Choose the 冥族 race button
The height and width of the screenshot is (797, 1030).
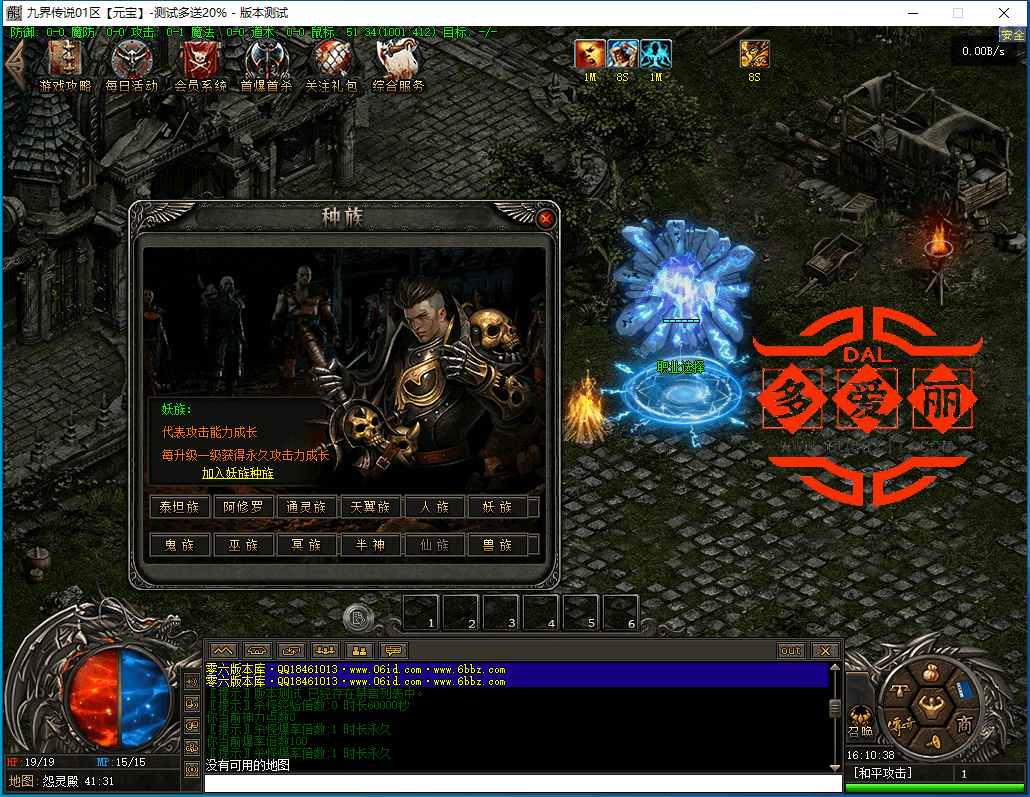click(x=306, y=545)
